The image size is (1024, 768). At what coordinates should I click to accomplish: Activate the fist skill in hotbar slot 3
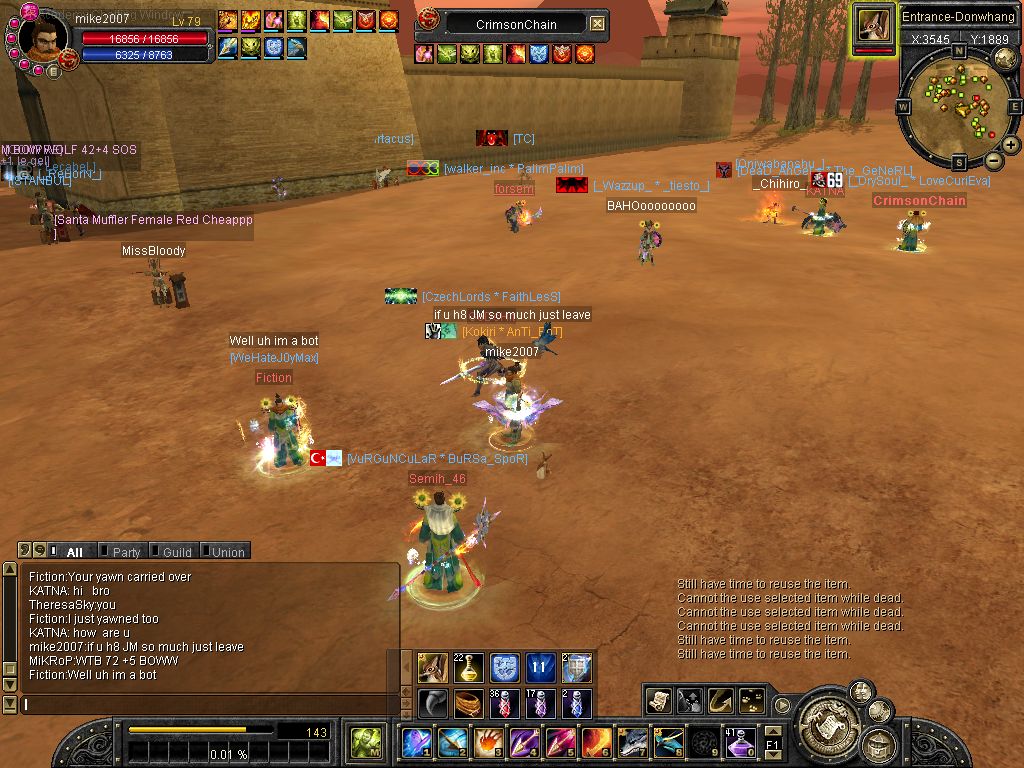(x=489, y=743)
